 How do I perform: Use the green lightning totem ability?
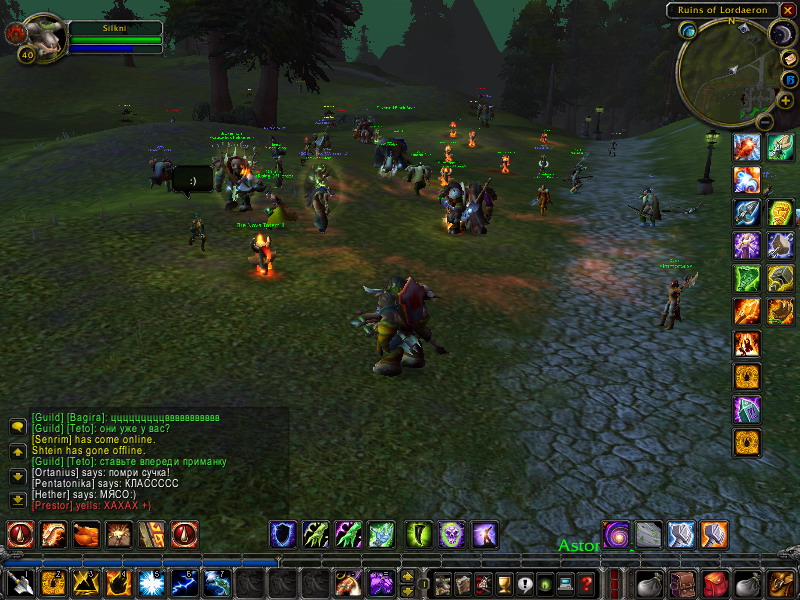[x=747, y=278]
